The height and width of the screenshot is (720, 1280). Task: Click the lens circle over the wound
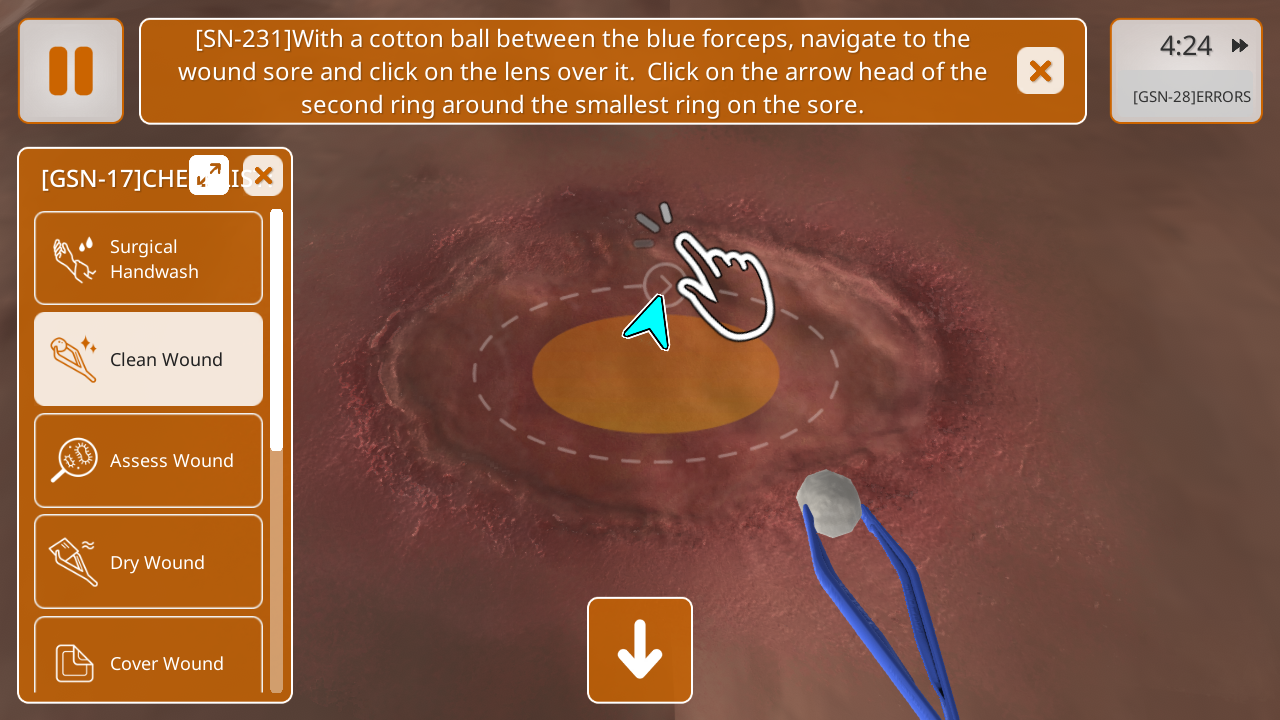[x=662, y=284]
